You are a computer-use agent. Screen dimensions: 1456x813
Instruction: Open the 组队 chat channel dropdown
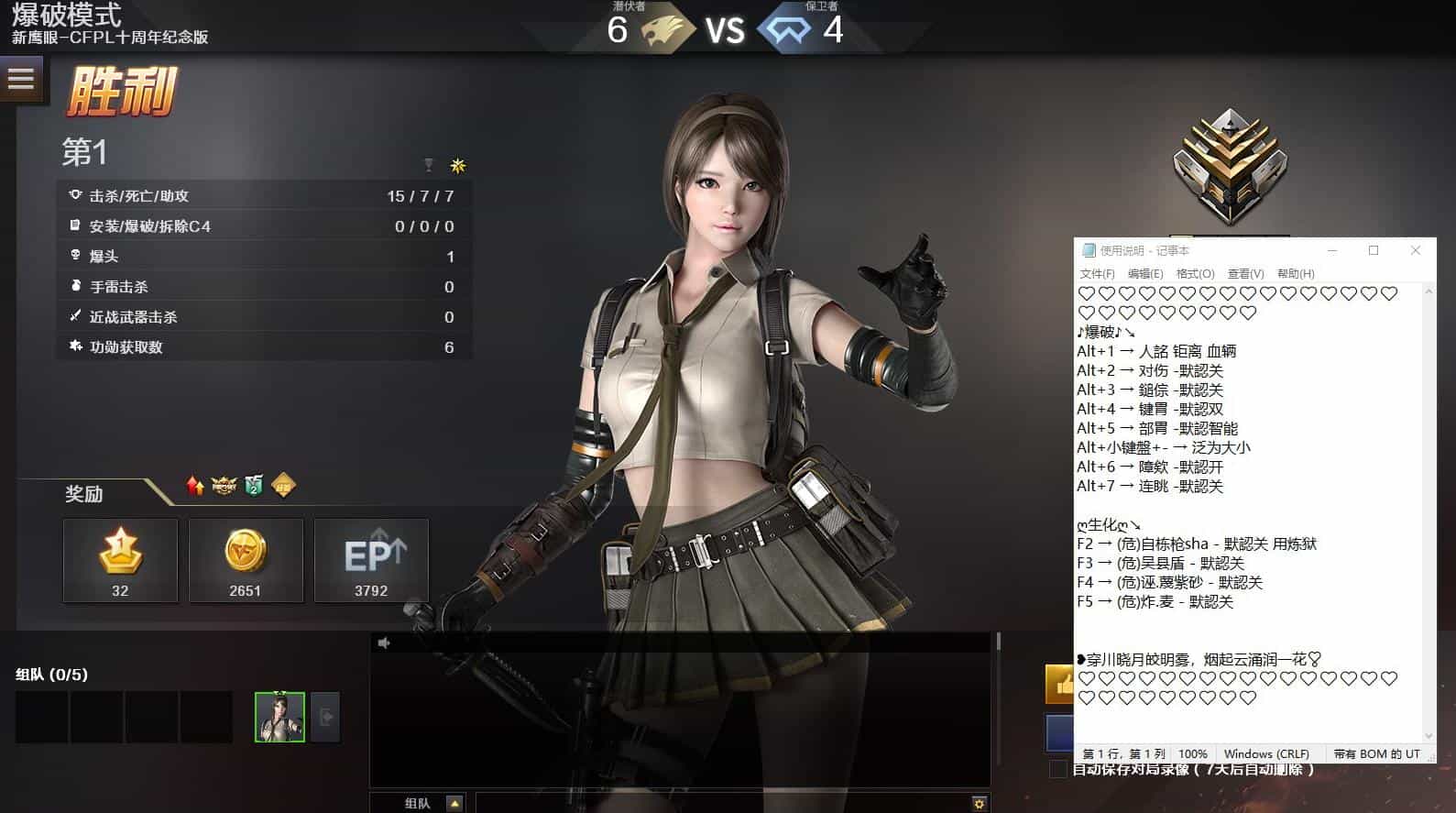click(x=454, y=804)
